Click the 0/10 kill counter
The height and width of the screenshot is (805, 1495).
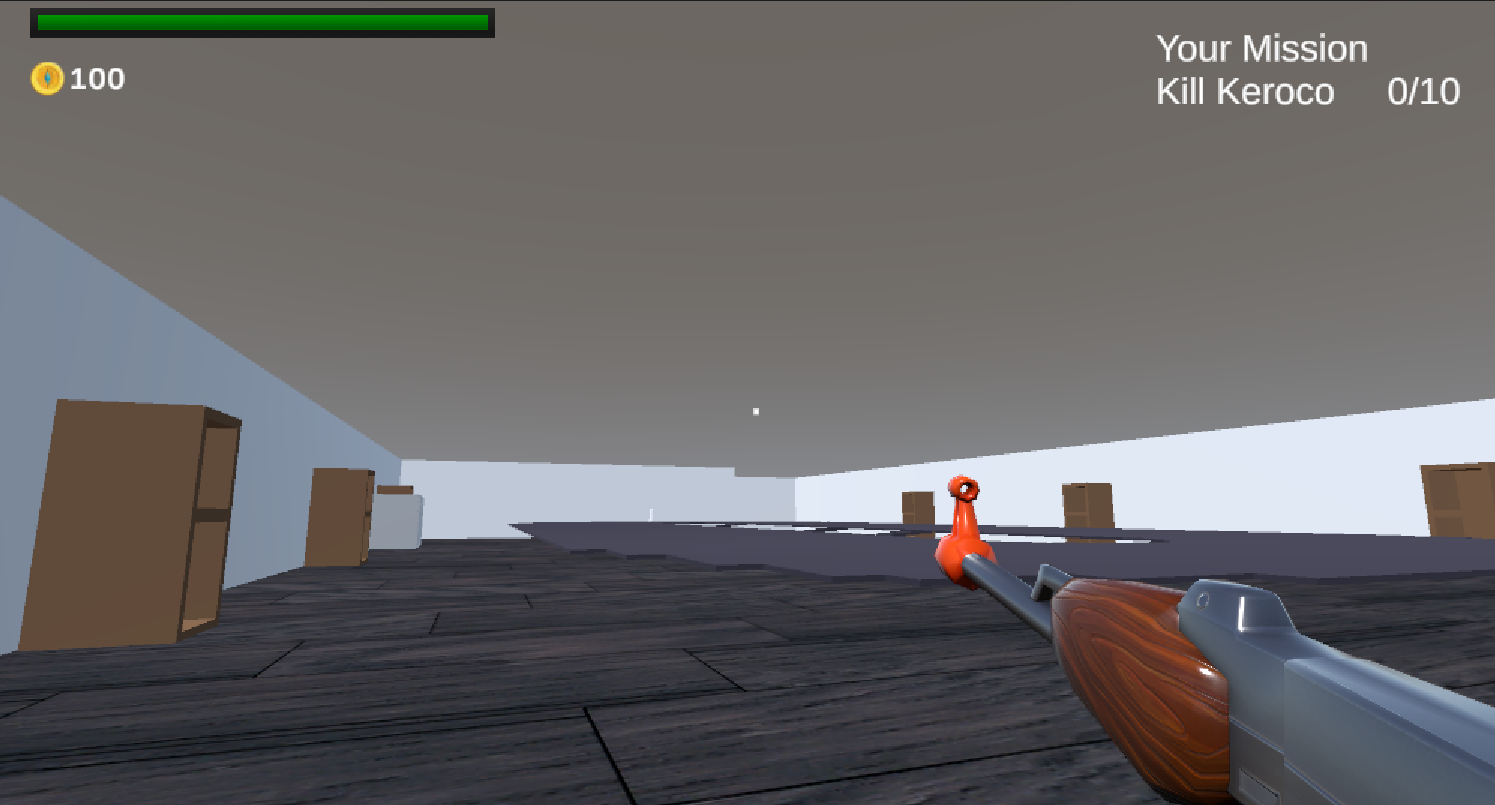coord(1423,92)
